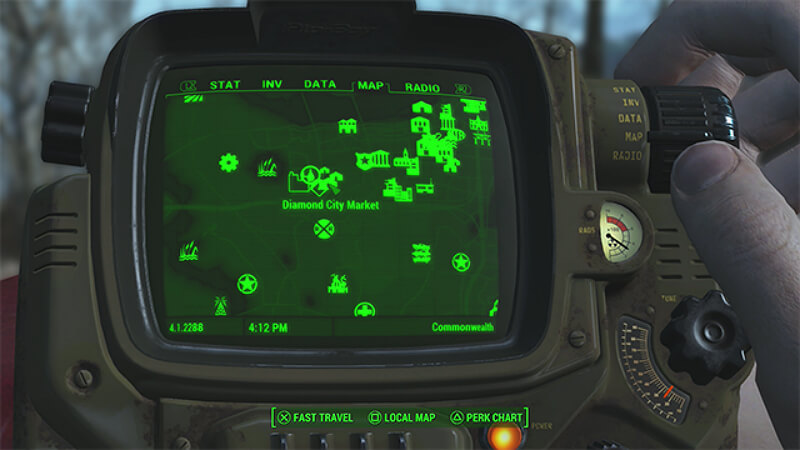Switch to the RADIO tab

tap(422, 87)
